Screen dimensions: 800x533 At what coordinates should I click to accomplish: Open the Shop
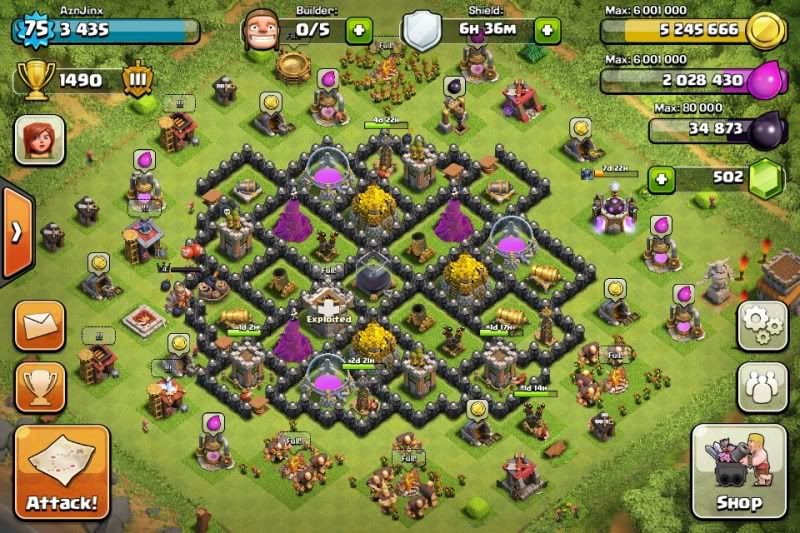tap(738, 471)
